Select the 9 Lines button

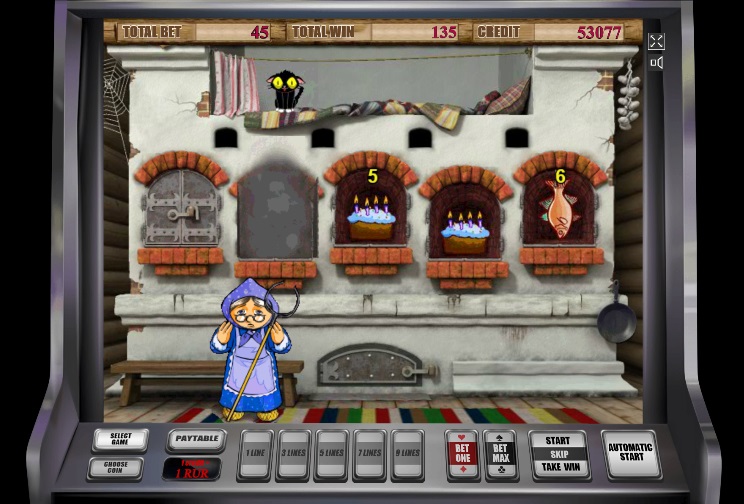click(x=407, y=455)
